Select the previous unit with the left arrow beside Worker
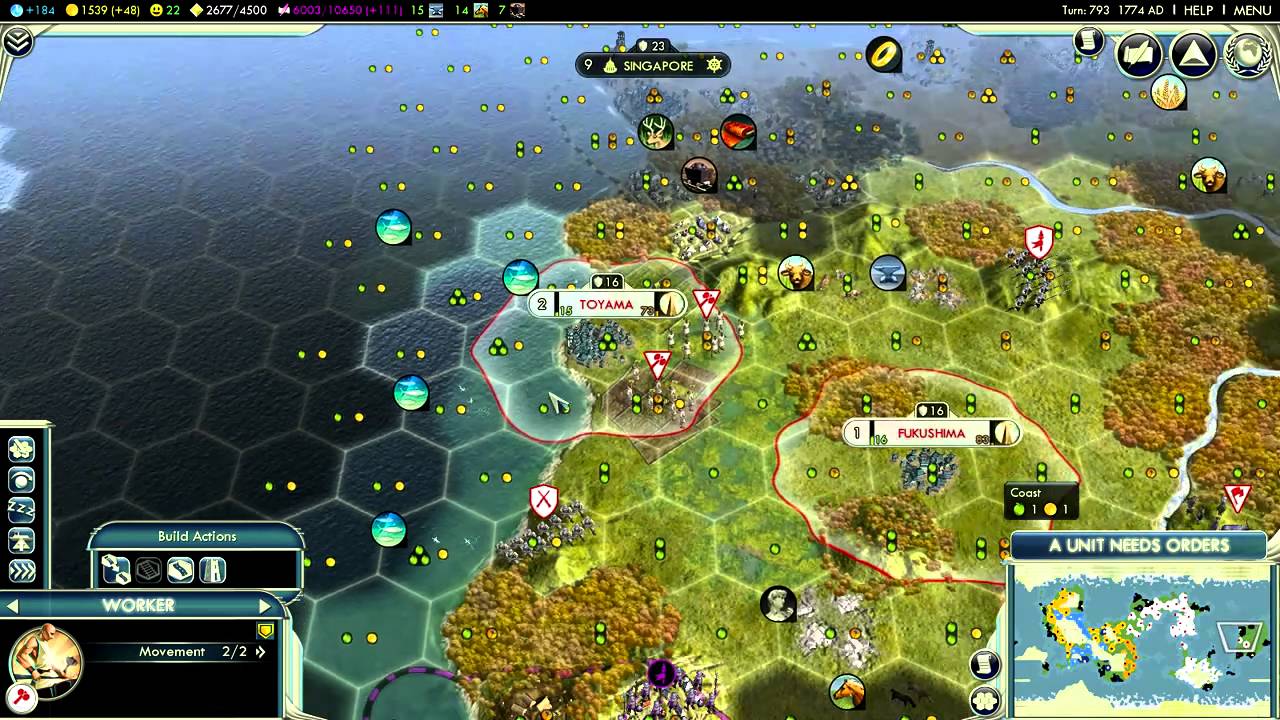 click(13, 605)
